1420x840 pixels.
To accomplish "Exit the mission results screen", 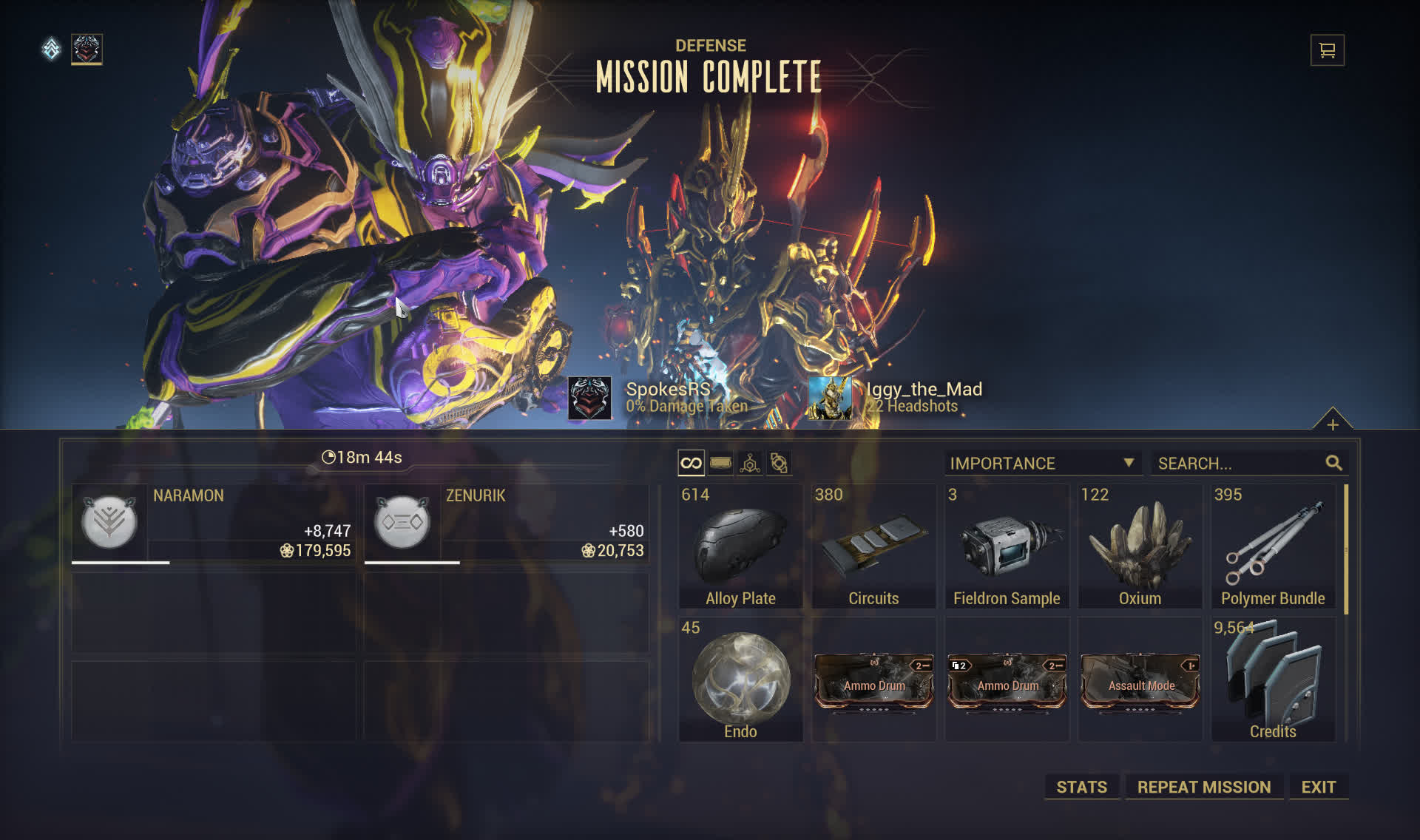I will [x=1318, y=787].
